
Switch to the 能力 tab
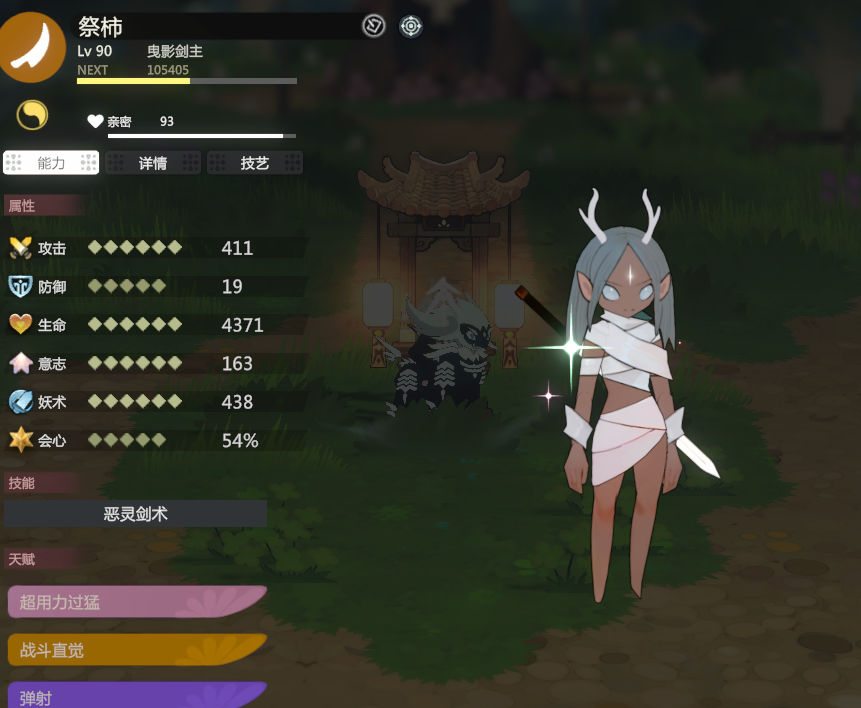coord(52,163)
